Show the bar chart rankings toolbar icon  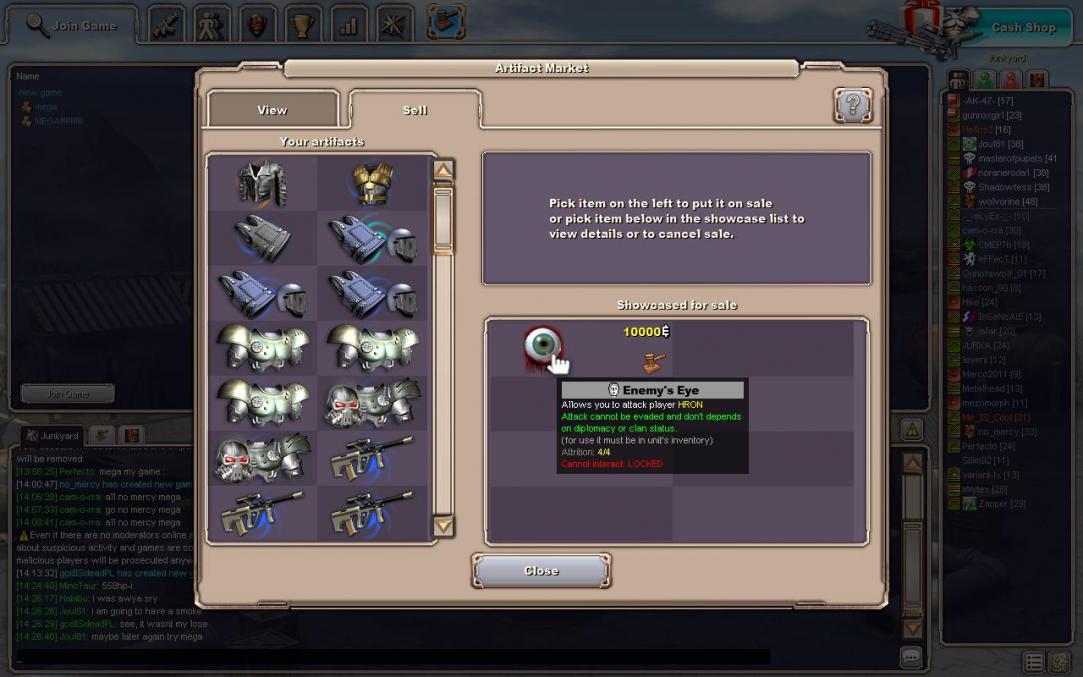click(348, 25)
